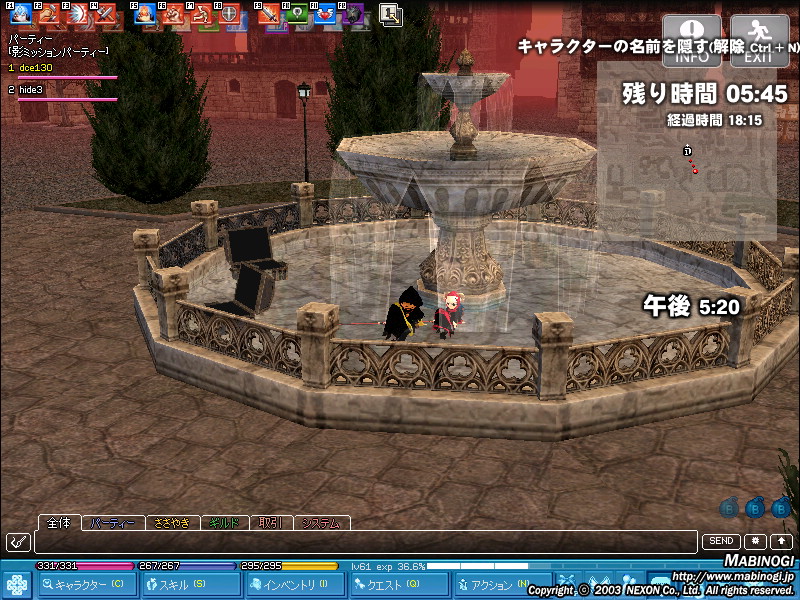
Task: Focus the chat text input box
Action: [365, 542]
